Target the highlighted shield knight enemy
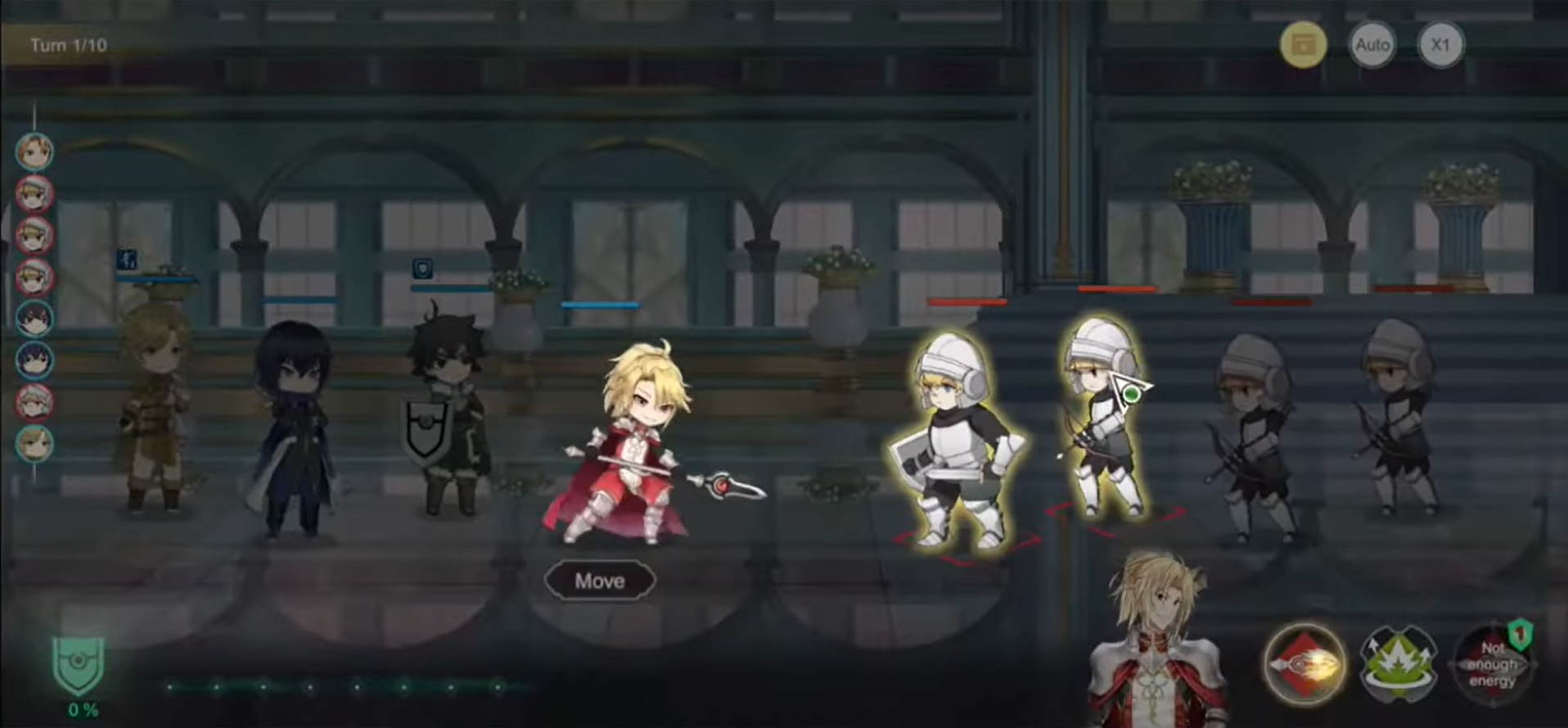The image size is (1568, 728). tap(957, 442)
